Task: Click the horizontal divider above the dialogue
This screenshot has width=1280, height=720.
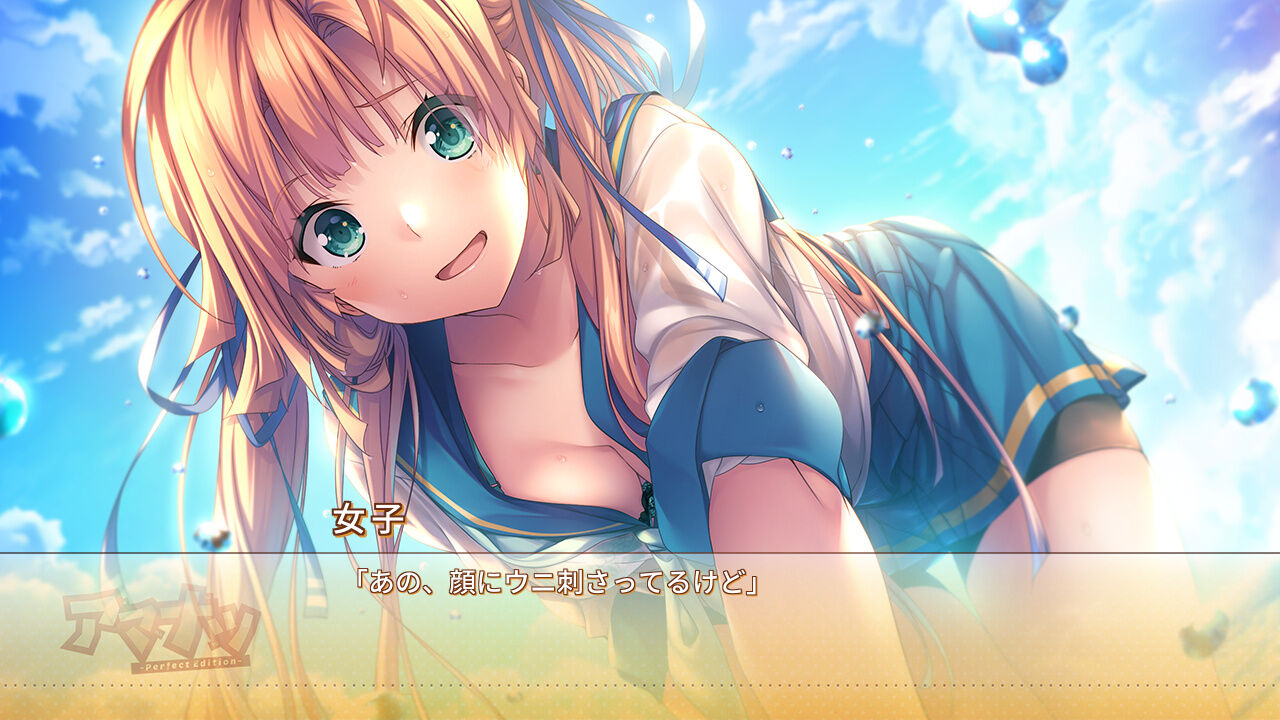Action: [640, 553]
